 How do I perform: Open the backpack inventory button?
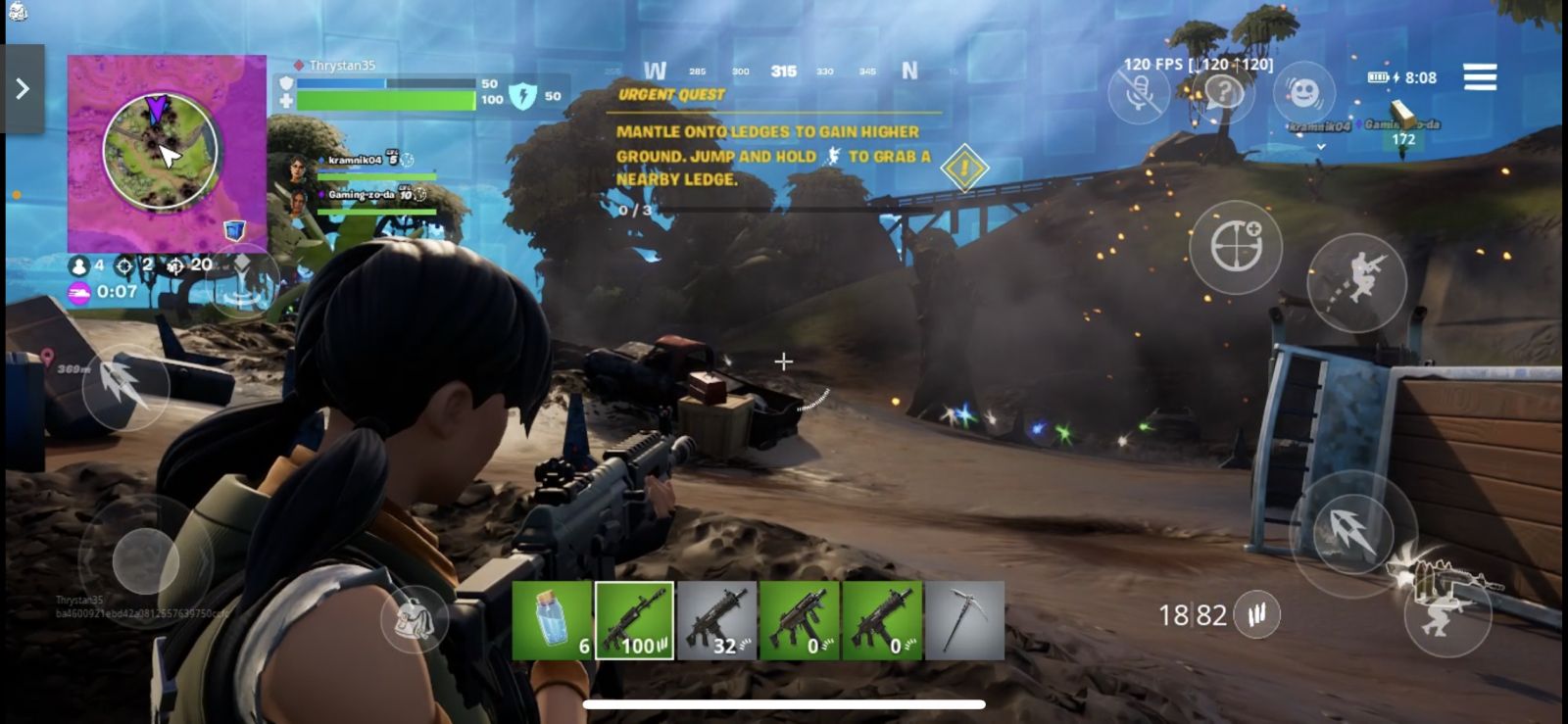pos(415,619)
